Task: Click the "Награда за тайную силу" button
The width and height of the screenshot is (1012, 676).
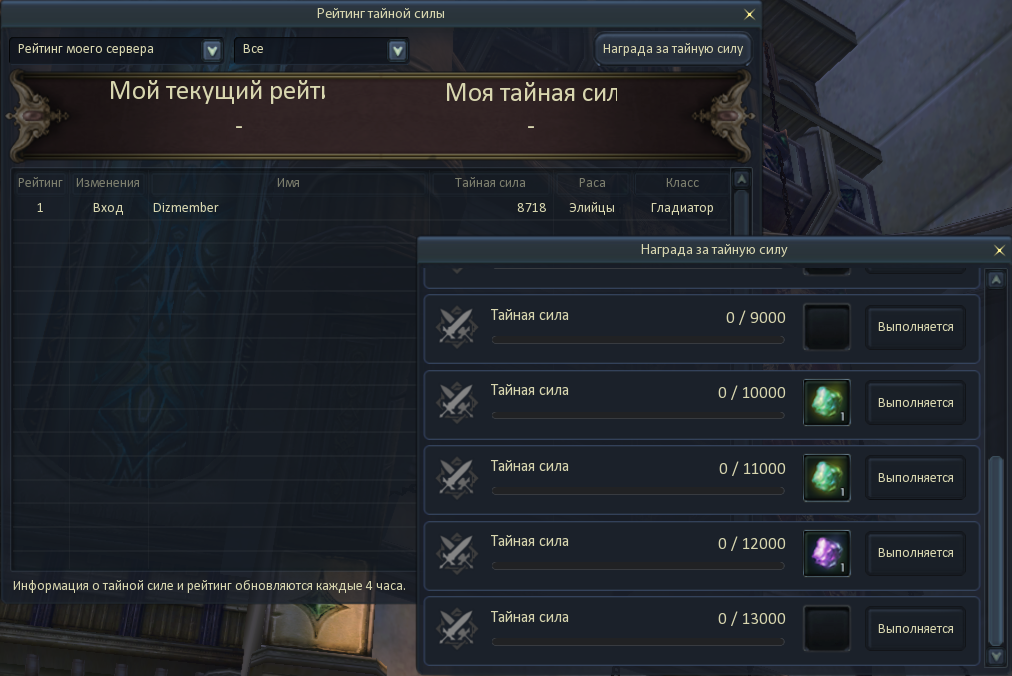Action: click(673, 49)
